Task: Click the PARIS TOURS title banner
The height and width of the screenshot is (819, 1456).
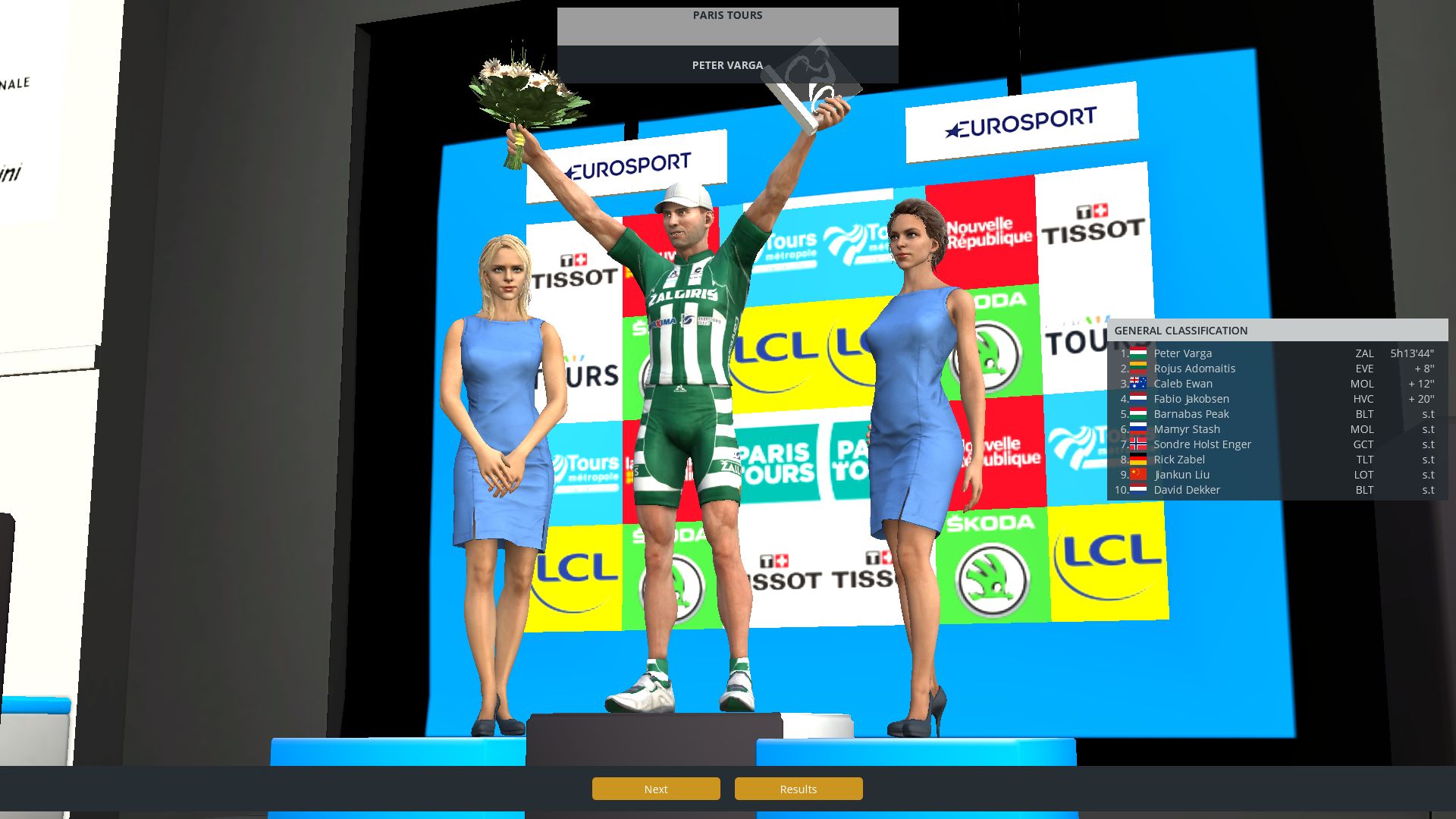Action: [727, 15]
